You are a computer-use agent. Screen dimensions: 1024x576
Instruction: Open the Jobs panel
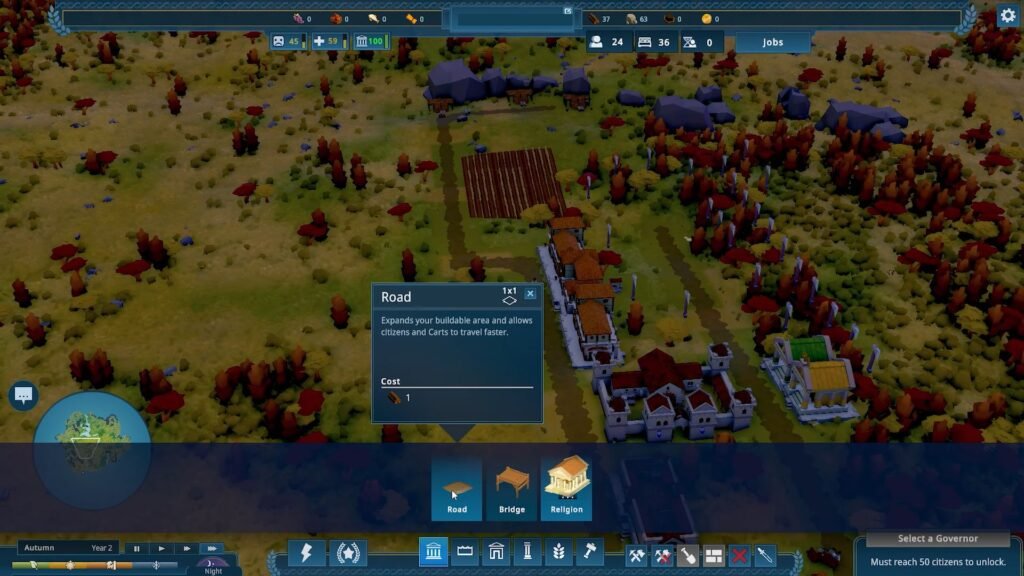pyautogui.click(x=772, y=43)
